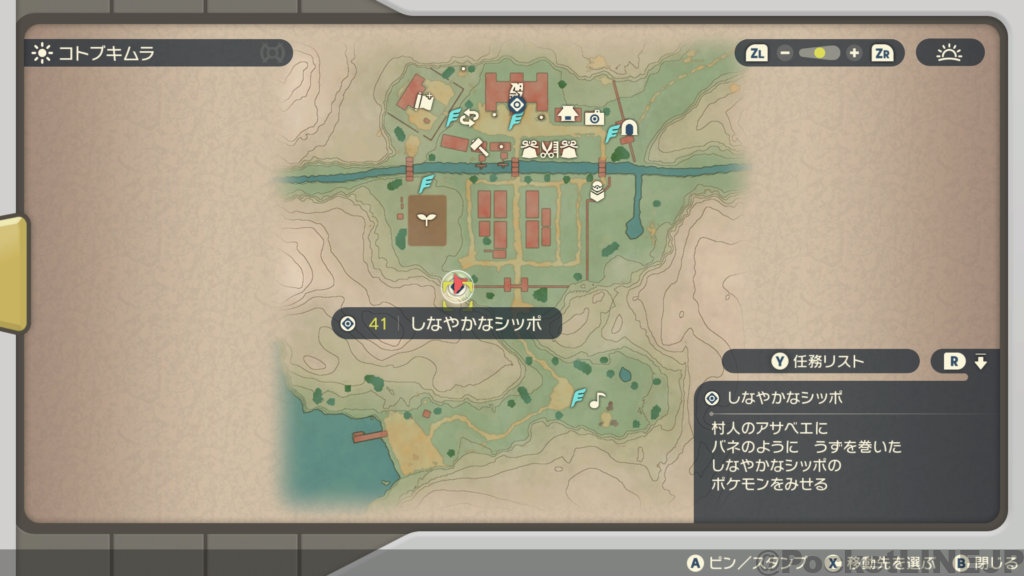
Task: Zoom out the map with the minus button
Action: pos(785,53)
